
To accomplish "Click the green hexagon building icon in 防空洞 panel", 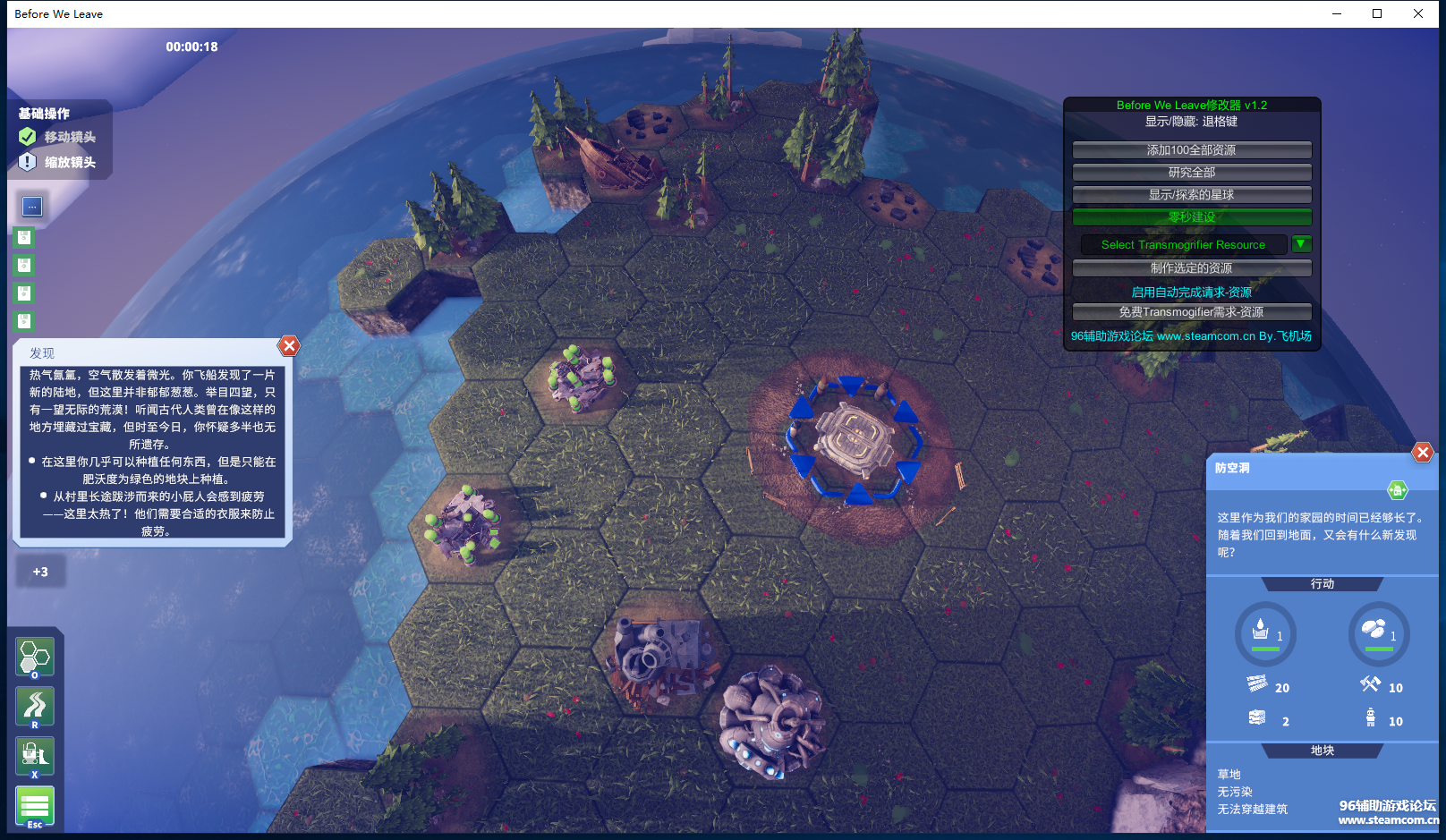I will pyautogui.click(x=1397, y=490).
